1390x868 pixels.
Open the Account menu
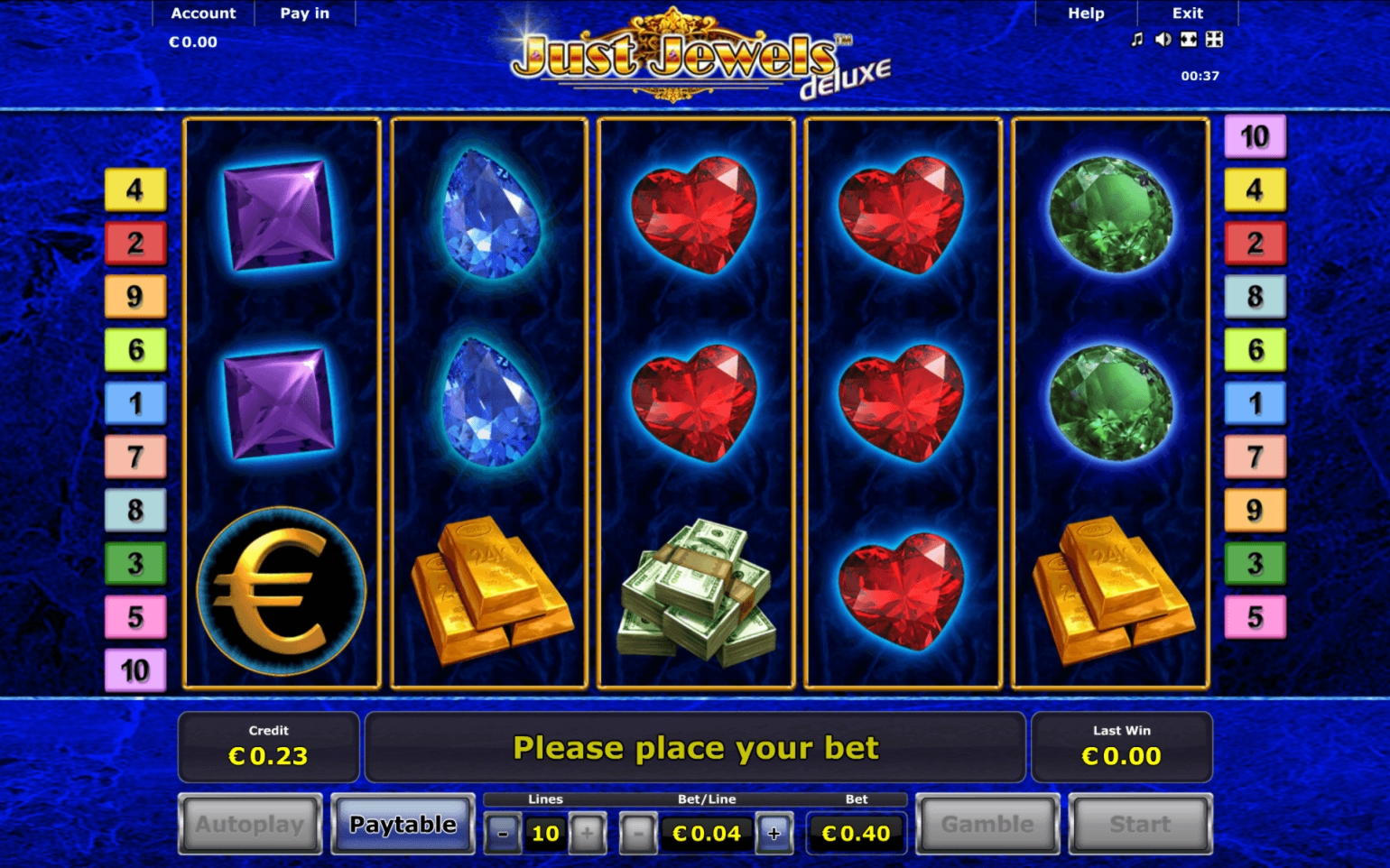(202, 13)
